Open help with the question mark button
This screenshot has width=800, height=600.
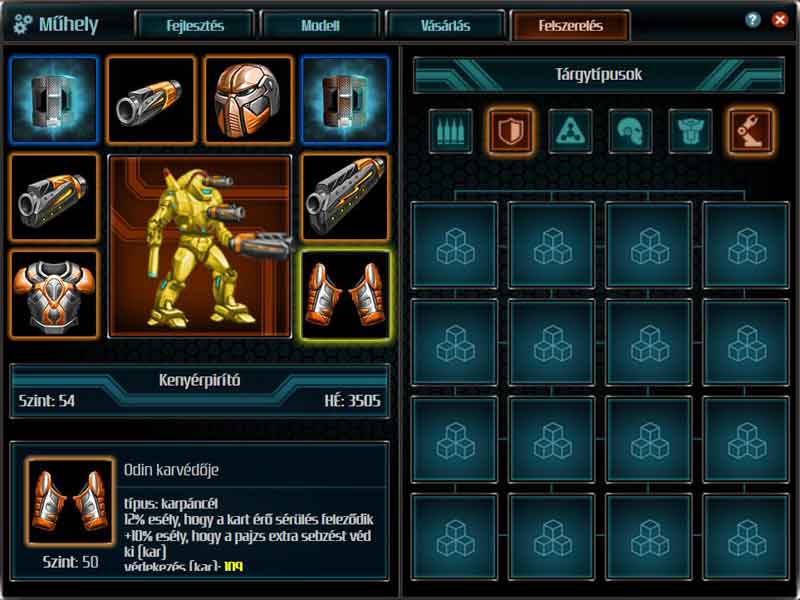753,20
